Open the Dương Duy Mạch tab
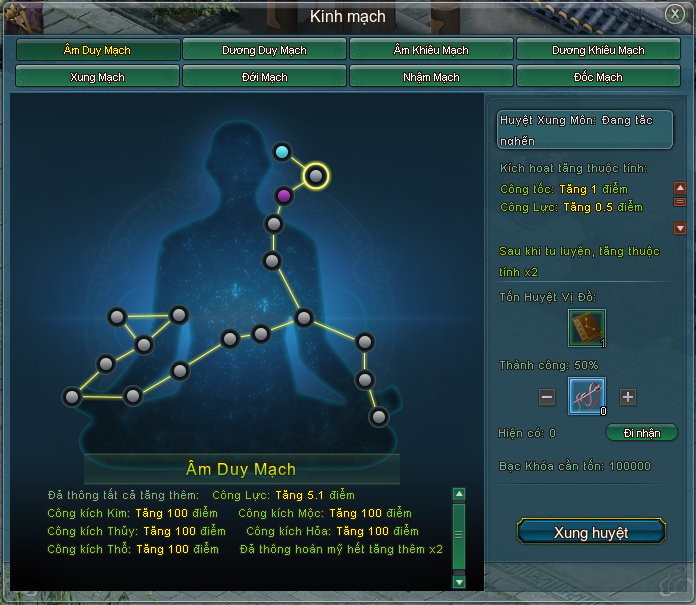The height and width of the screenshot is (605, 696). click(265, 50)
